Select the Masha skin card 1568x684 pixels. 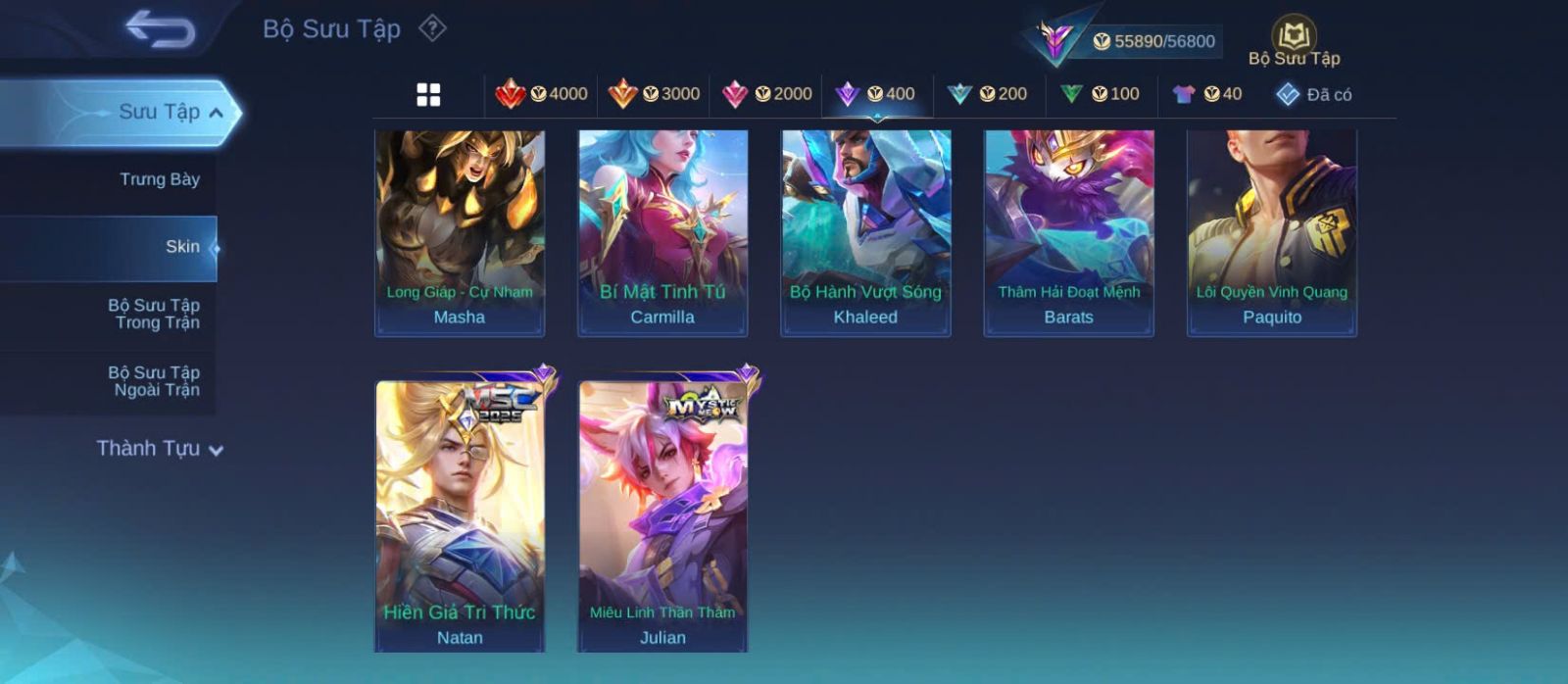pyautogui.click(x=460, y=233)
